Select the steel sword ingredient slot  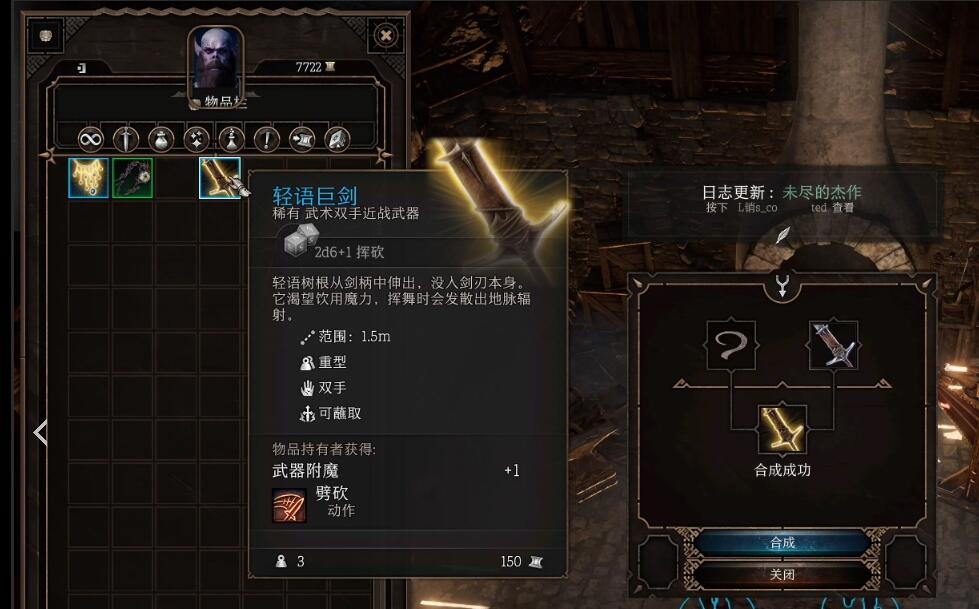(x=833, y=345)
